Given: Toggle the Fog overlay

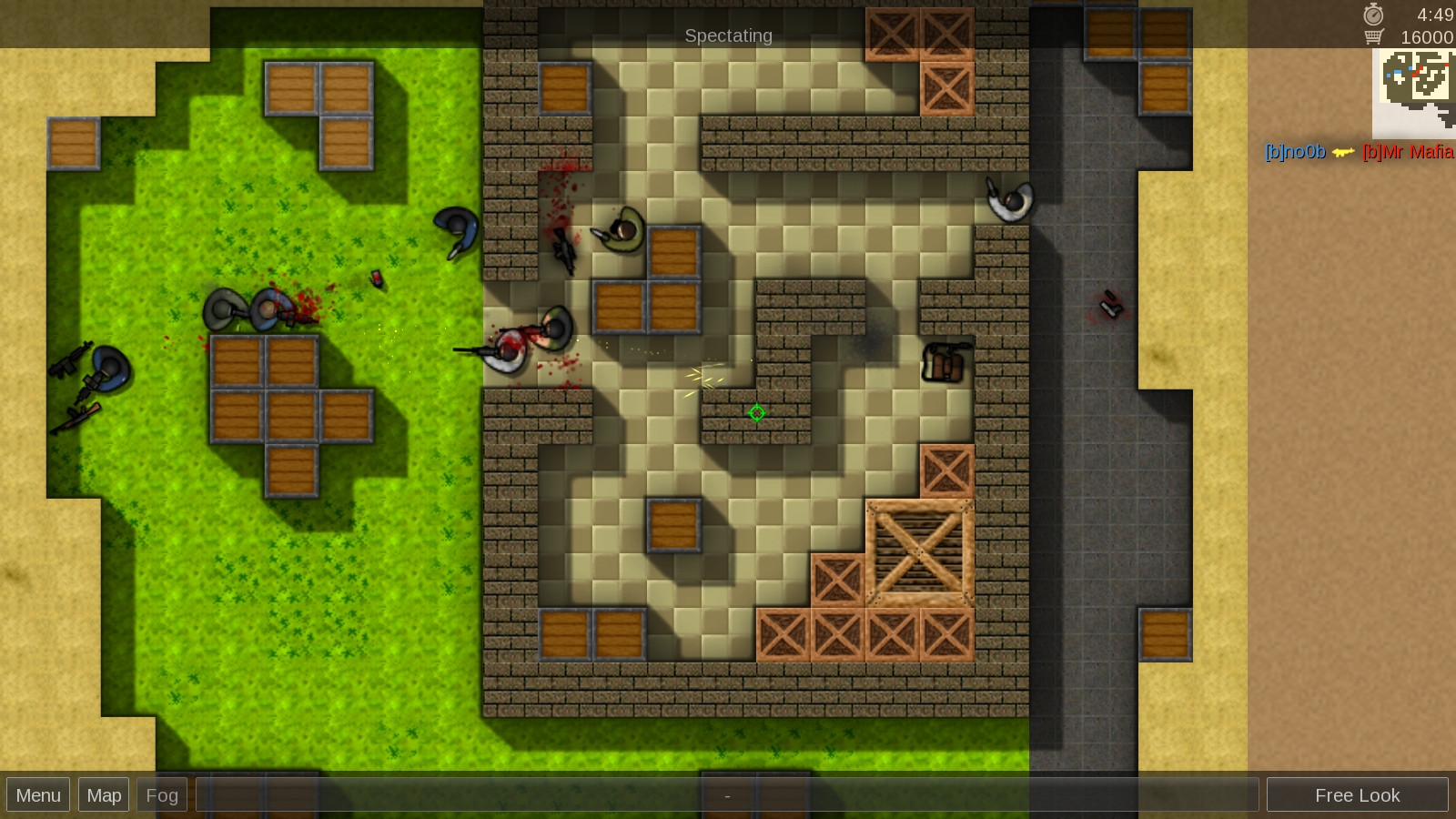Looking at the screenshot, I should 162,794.
